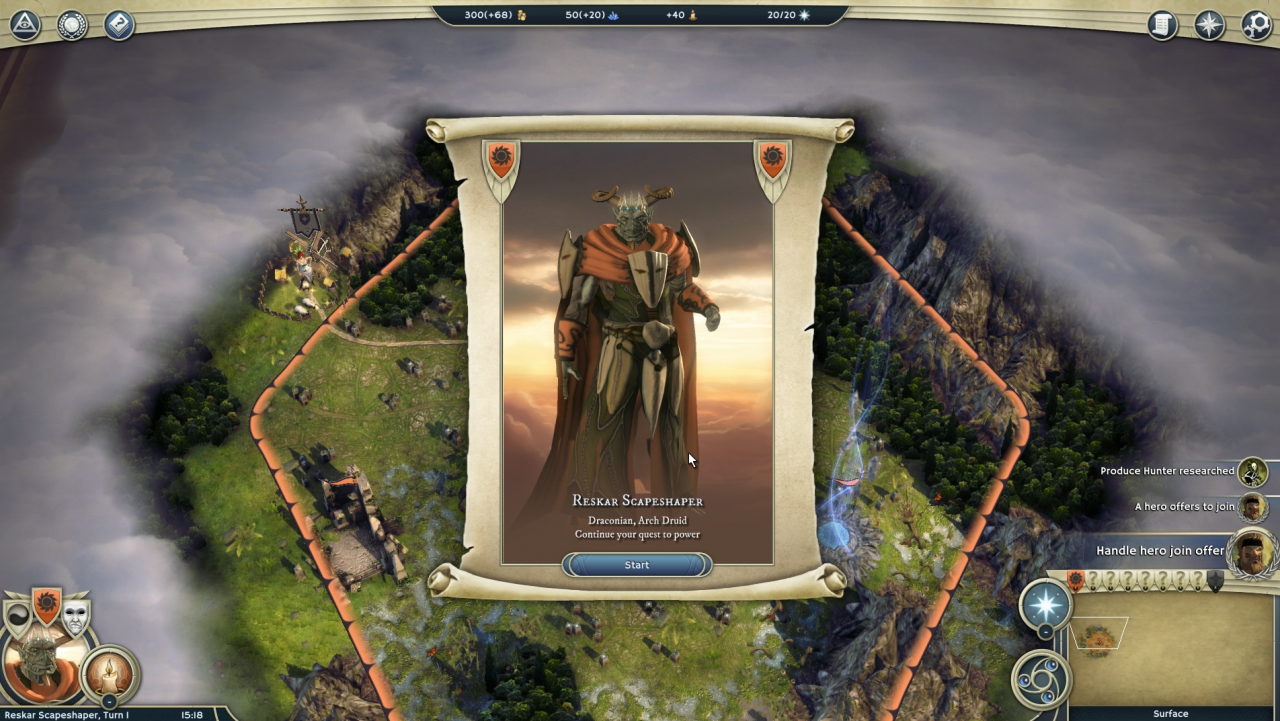Click the candle research icon
The image size is (1280, 721).
click(x=108, y=674)
